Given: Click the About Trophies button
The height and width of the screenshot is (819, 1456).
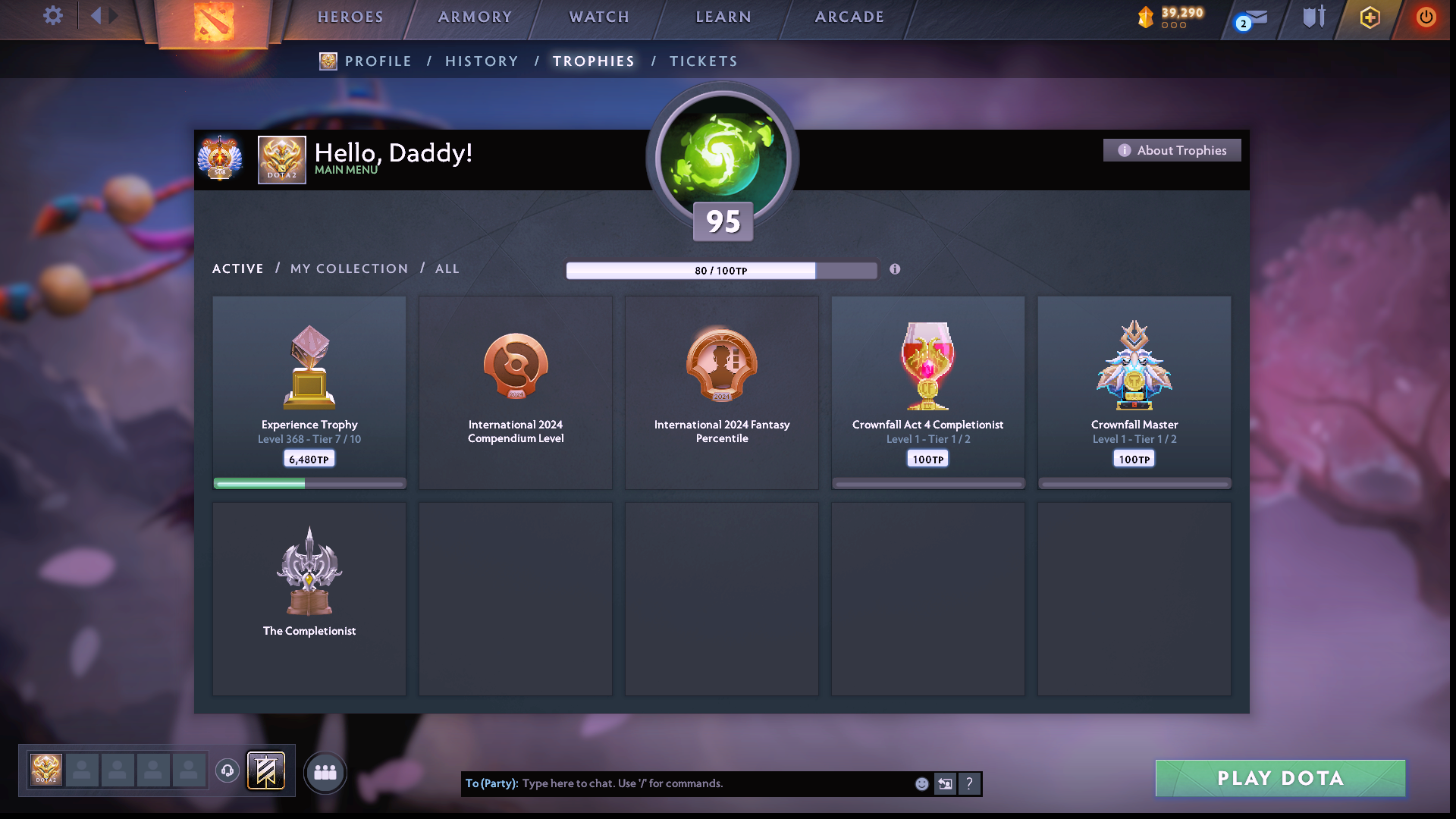Looking at the screenshot, I should pyautogui.click(x=1172, y=150).
